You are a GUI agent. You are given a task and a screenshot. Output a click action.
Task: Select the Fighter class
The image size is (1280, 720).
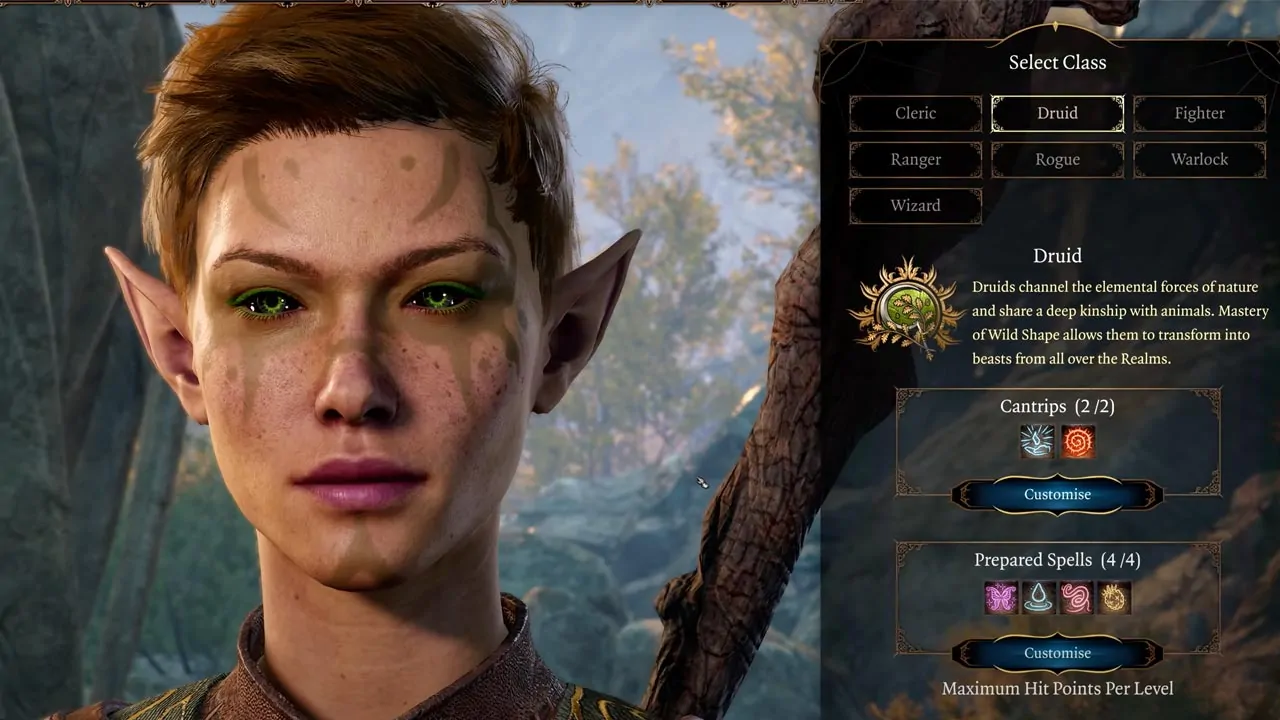[x=1199, y=113]
